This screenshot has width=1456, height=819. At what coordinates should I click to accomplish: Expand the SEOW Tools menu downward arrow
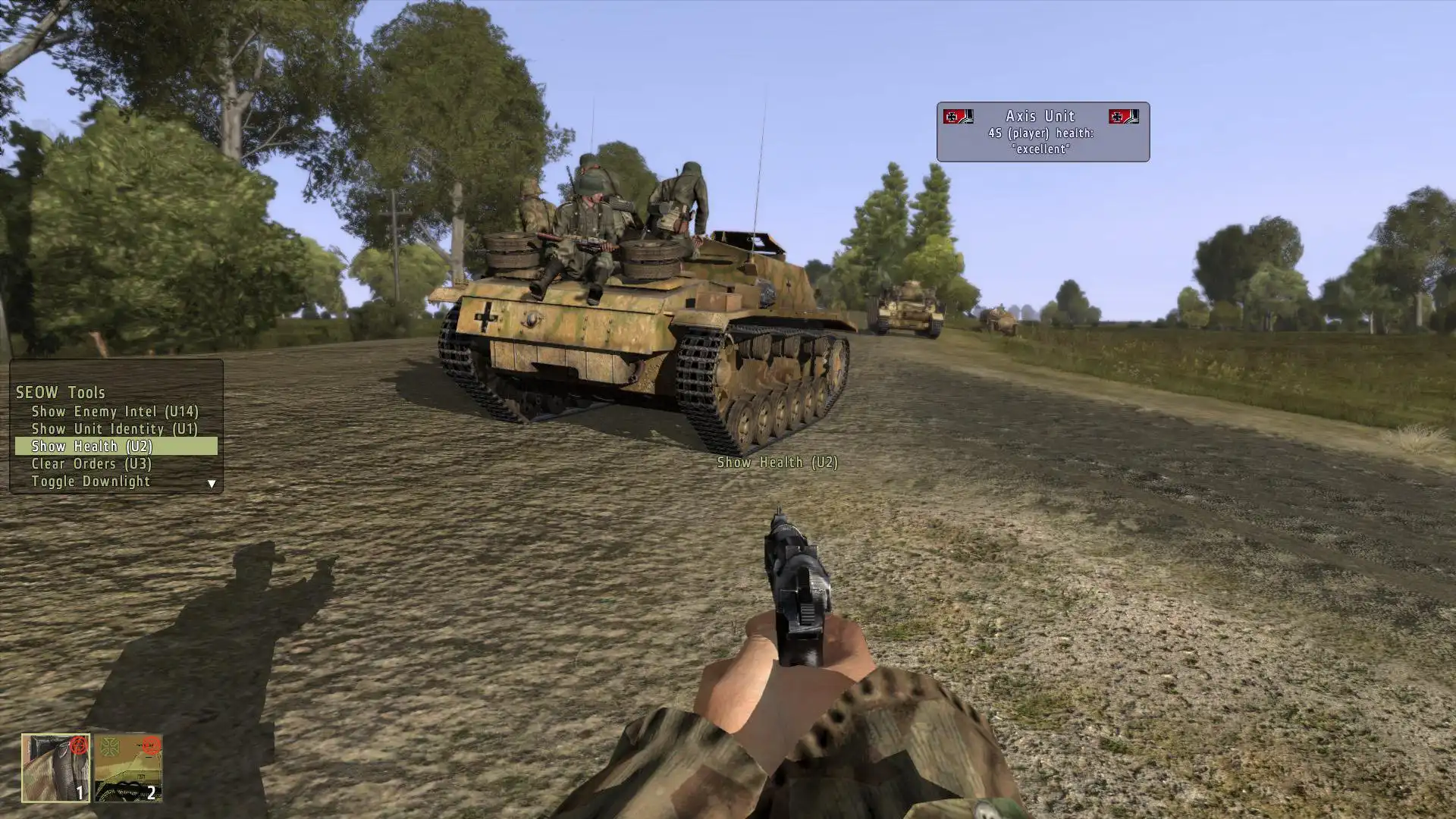pyautogui.click(x=211, y=482)
